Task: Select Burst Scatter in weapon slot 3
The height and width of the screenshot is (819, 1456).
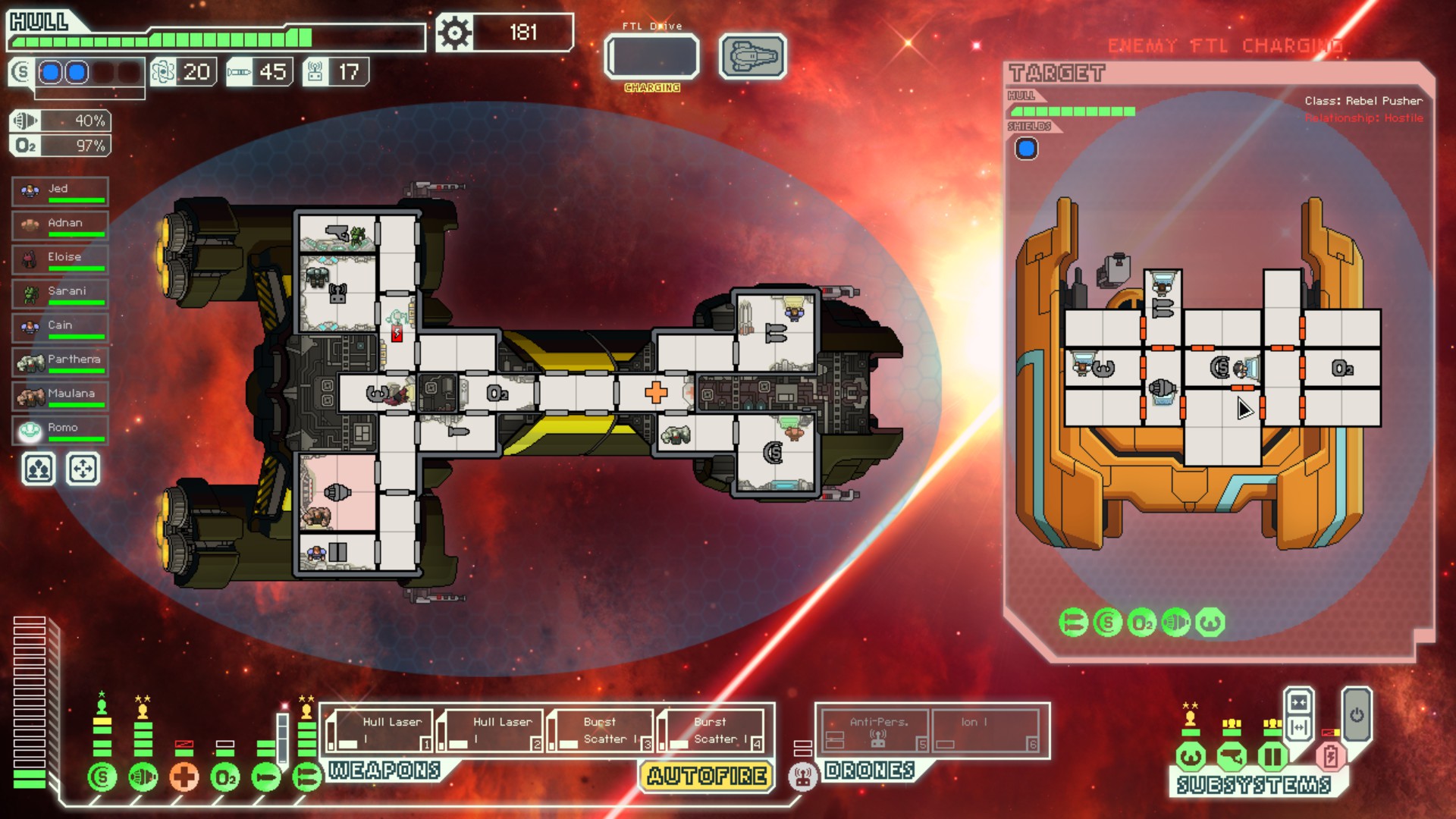Action: (x=601, y=731)
